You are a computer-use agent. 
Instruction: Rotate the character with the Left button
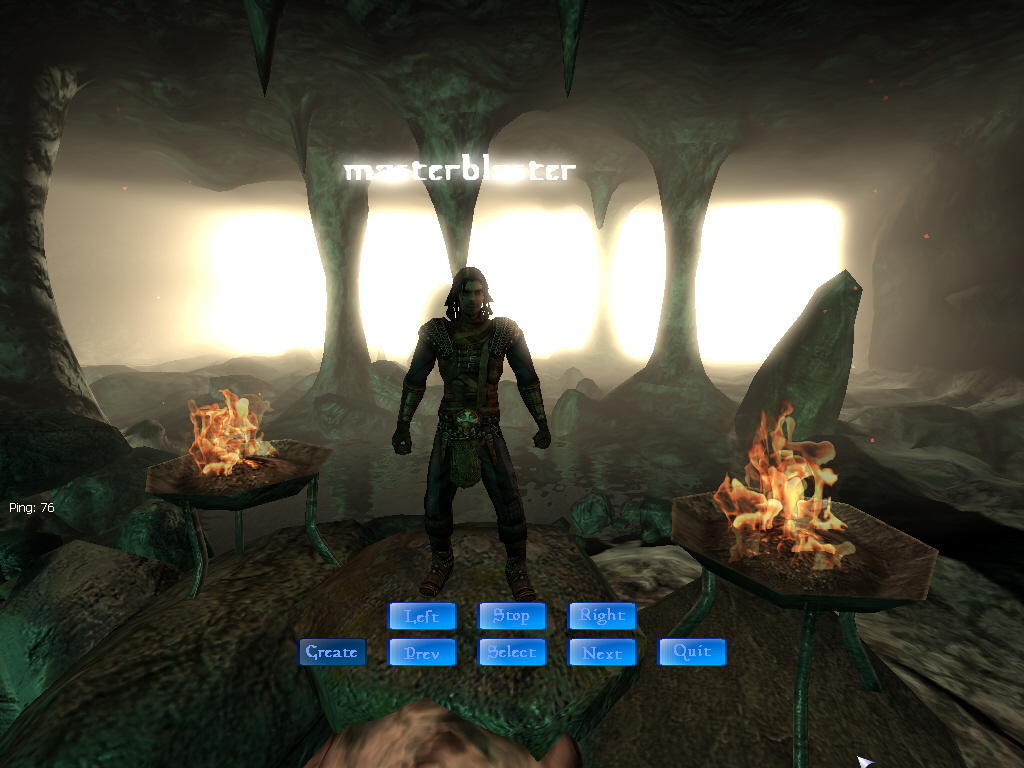[422, 616]
